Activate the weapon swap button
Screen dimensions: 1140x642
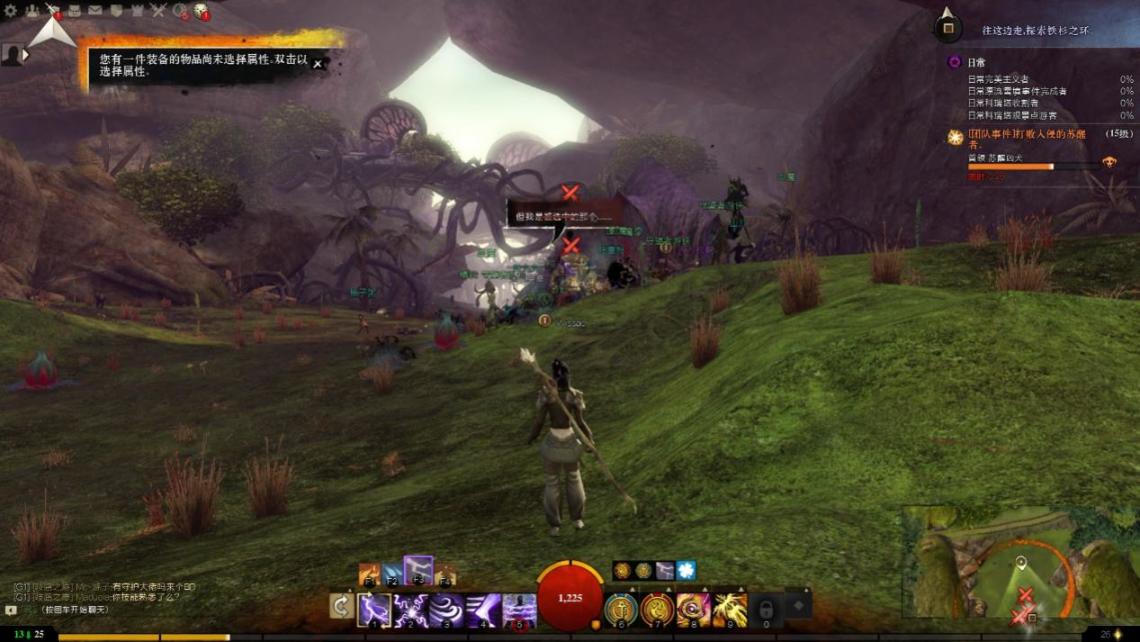tap(342, 606)
